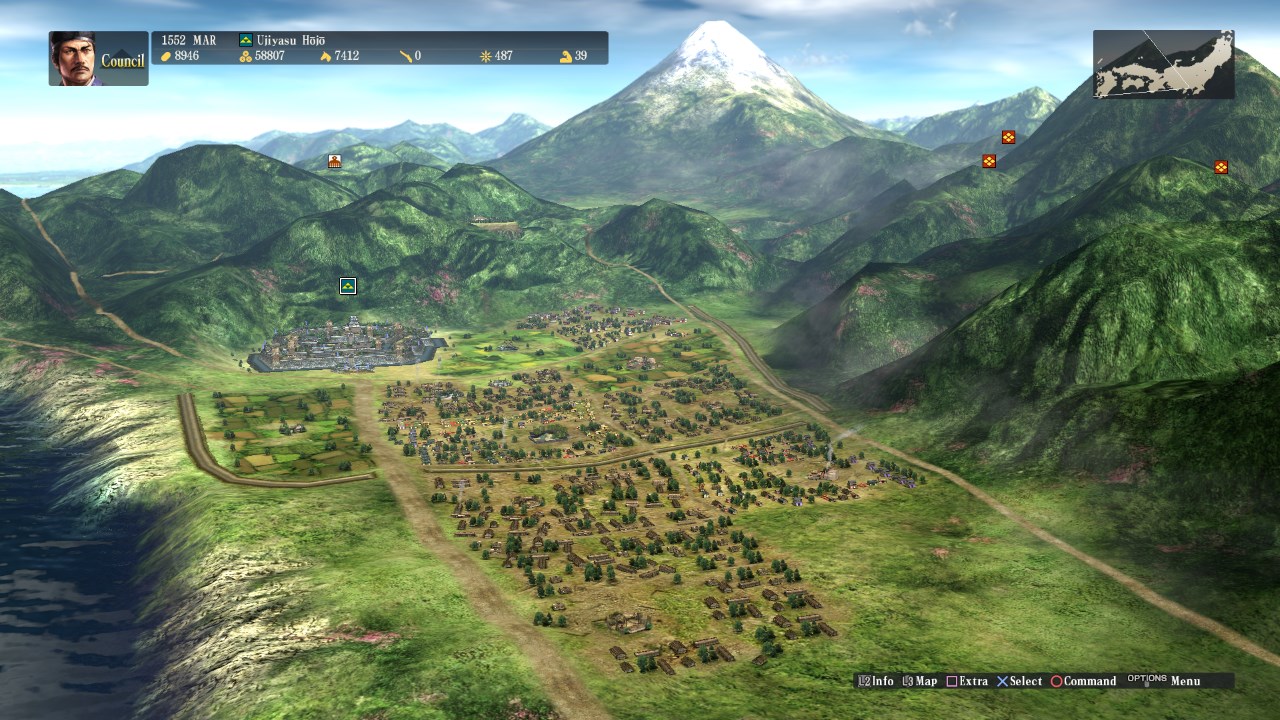1280x720 pixels.
Task: Click the sun-shaped resource icon beside 487
Action: tap(485, 56)
